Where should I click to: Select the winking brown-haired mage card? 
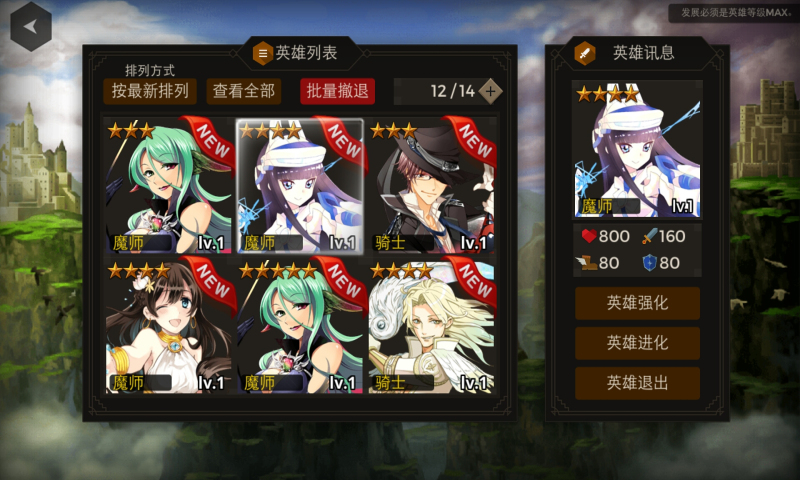point(168,327)
